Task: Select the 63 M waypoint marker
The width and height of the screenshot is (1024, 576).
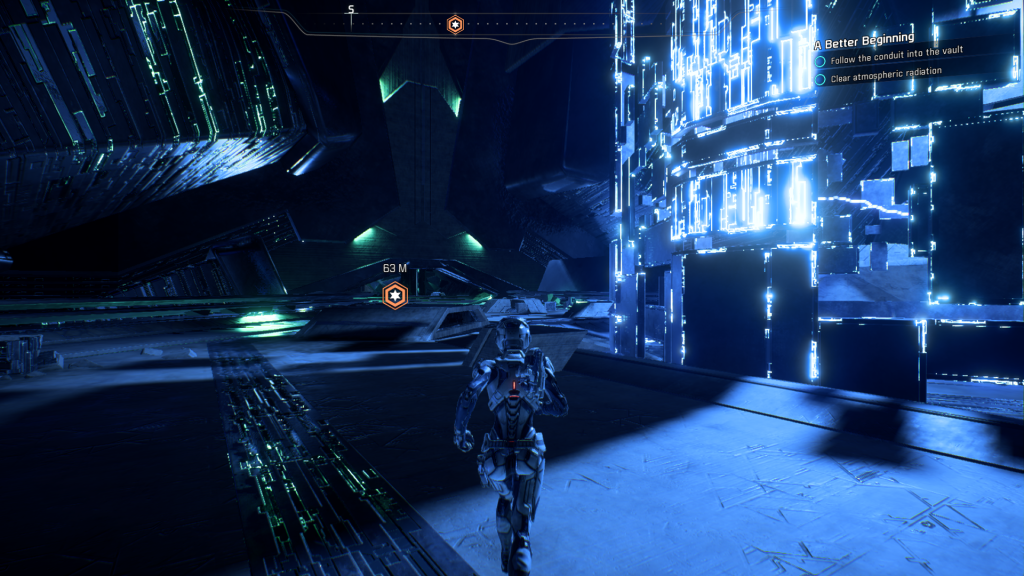Action: coord(396,295)
